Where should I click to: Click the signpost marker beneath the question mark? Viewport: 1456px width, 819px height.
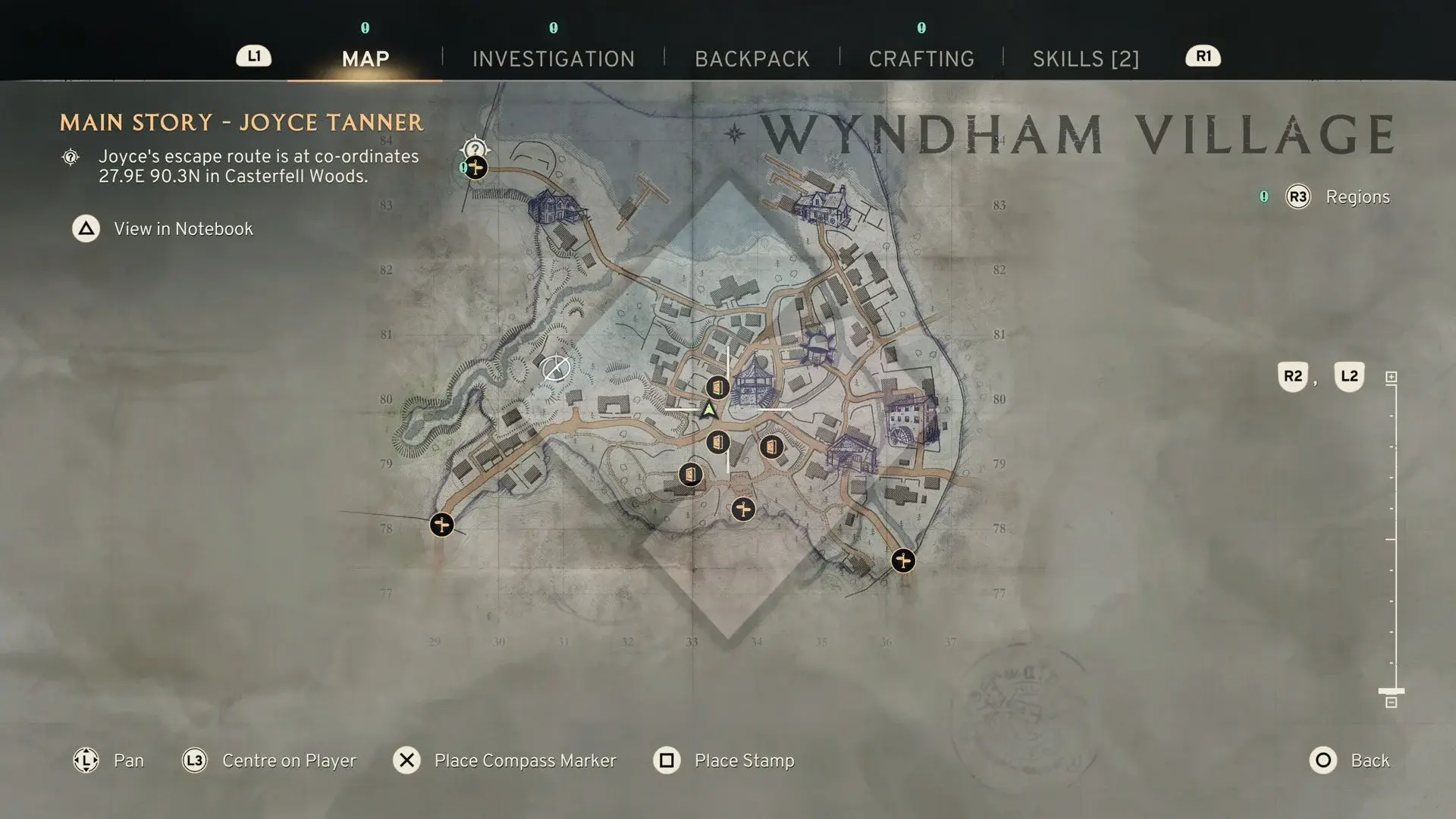[x=476, y=168]
